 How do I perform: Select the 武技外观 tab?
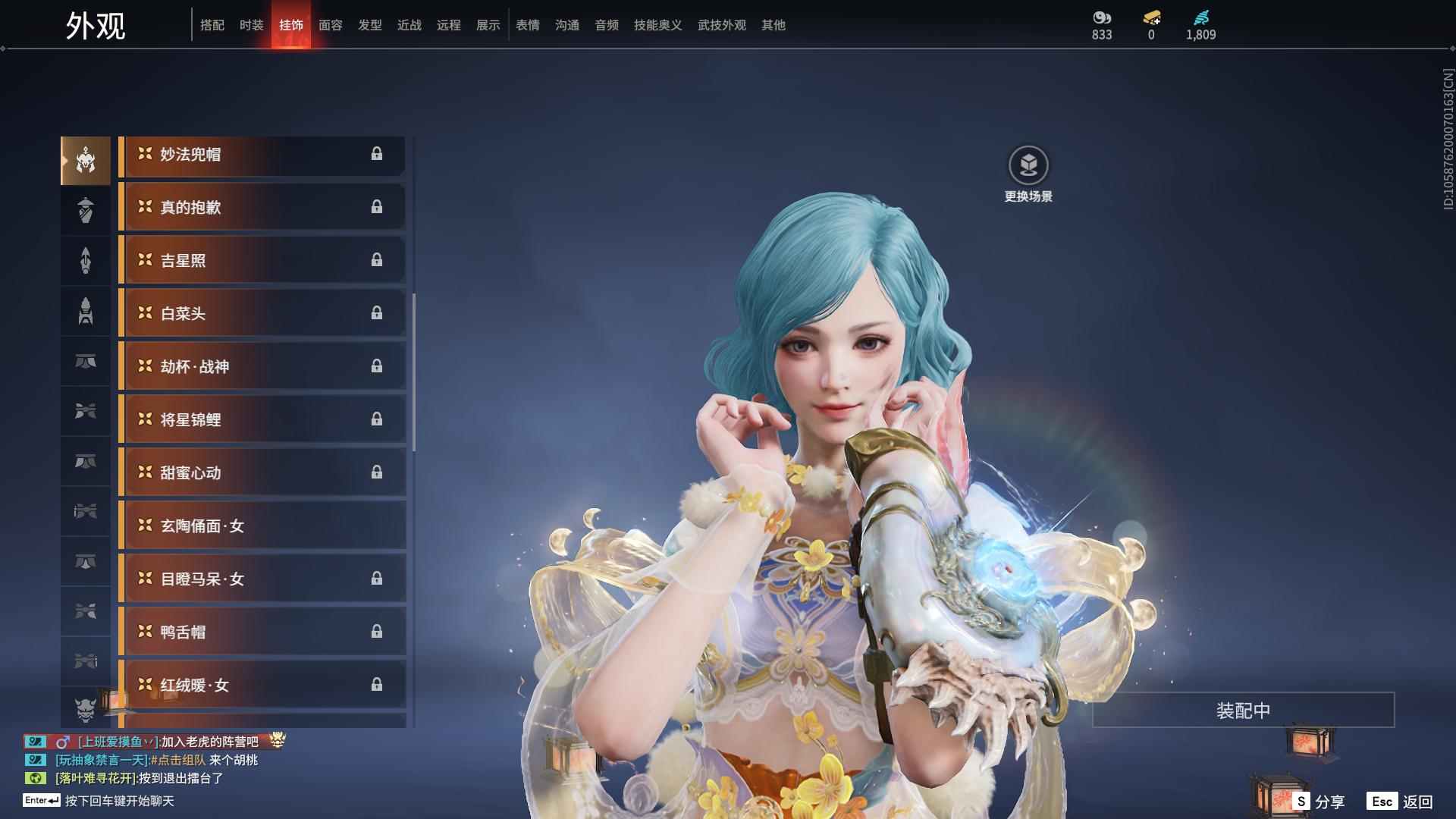pos(721,25)
